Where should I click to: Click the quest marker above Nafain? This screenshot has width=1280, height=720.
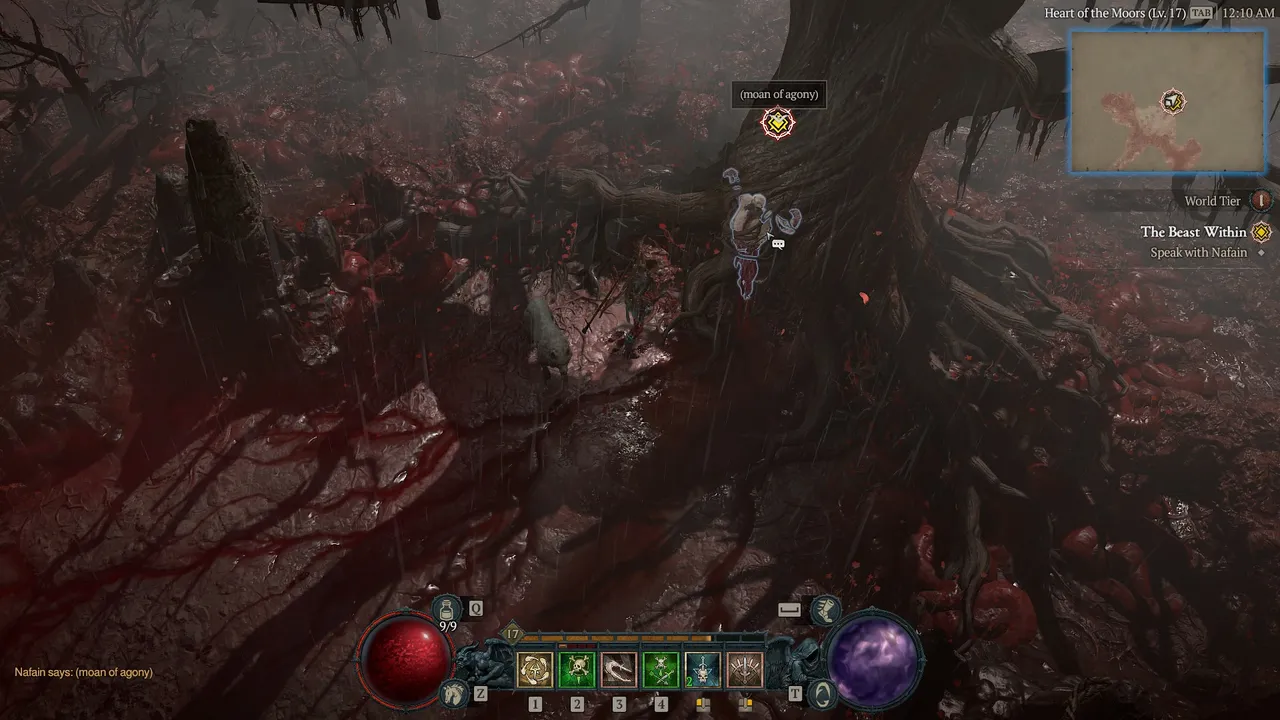[778, 123]
